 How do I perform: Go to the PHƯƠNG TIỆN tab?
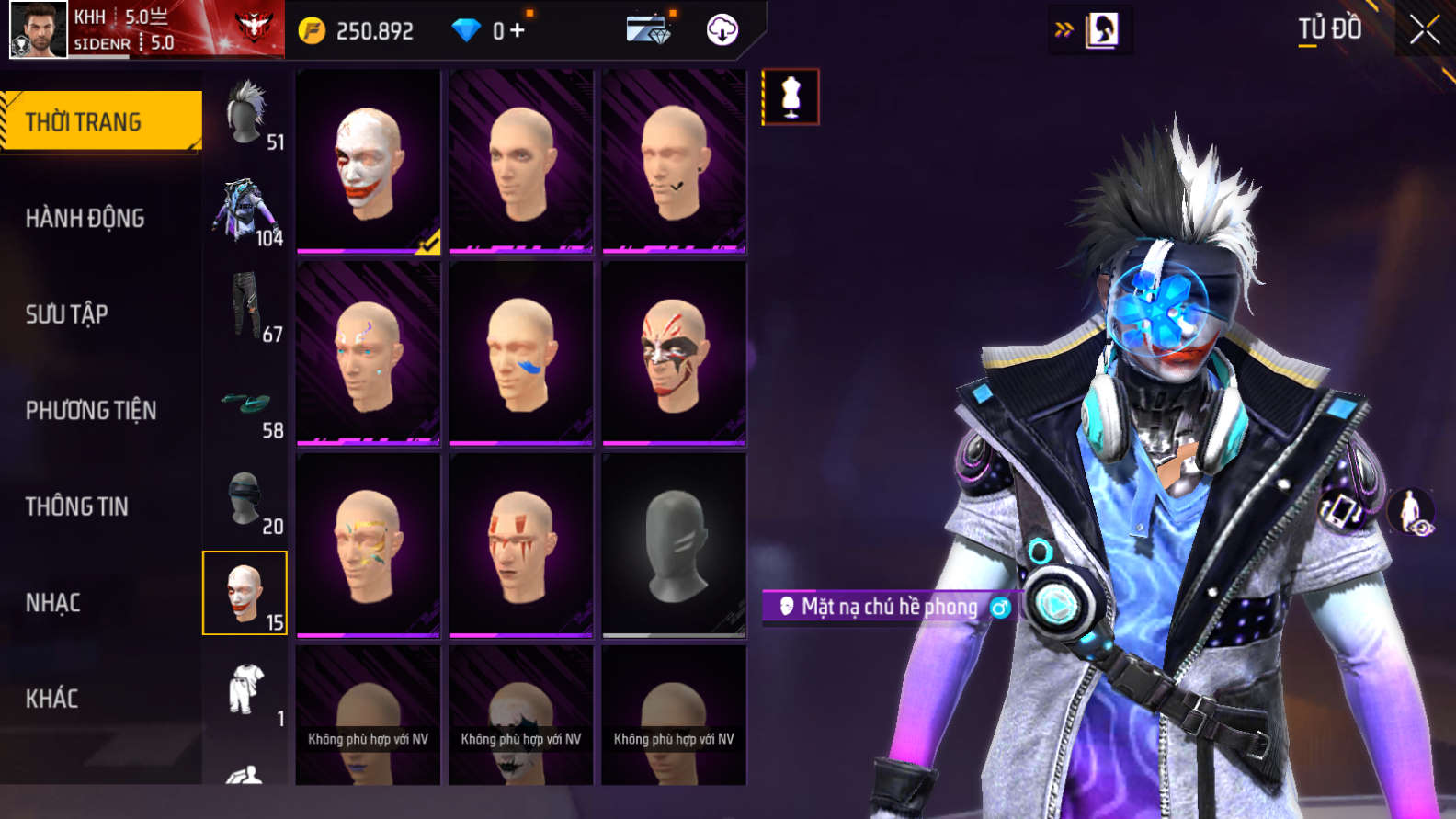(x=91, y=410)
